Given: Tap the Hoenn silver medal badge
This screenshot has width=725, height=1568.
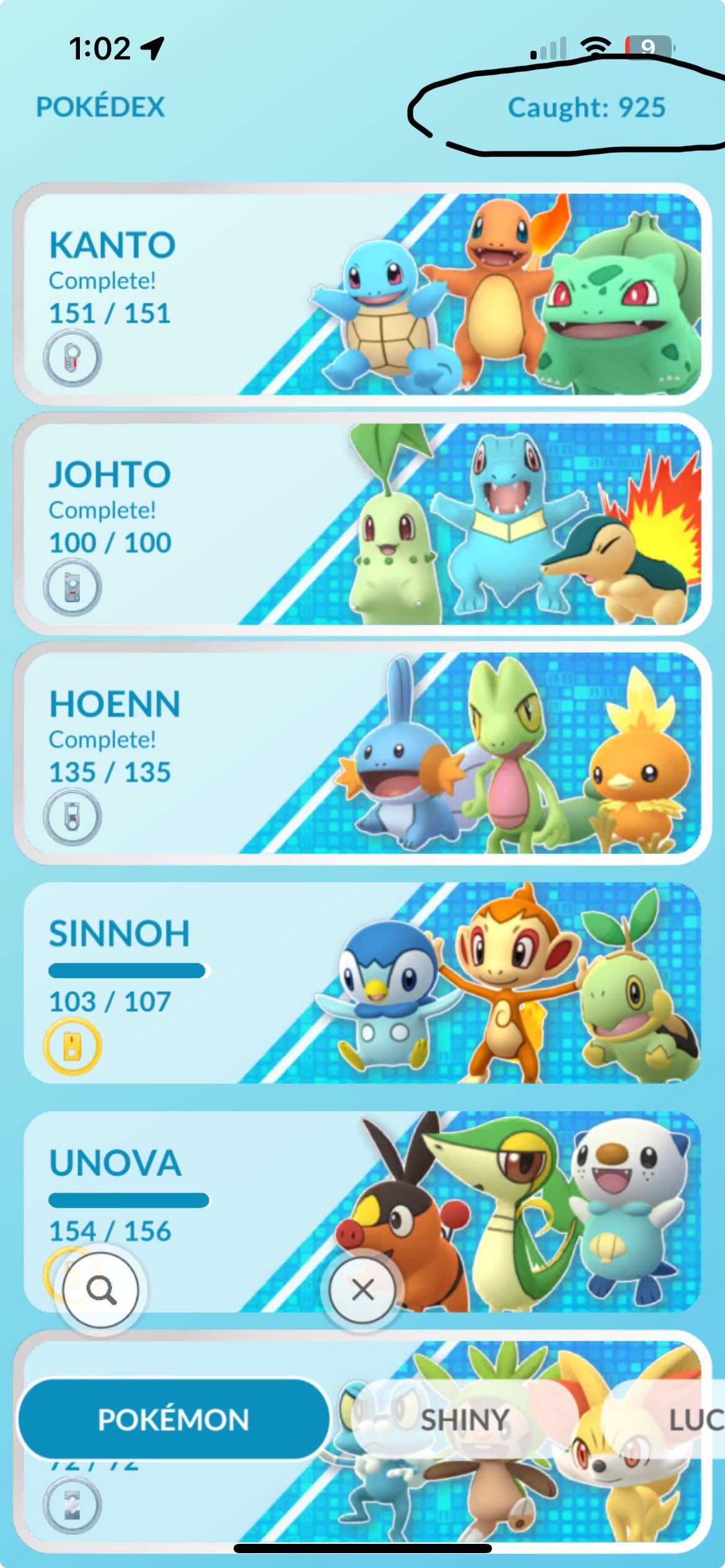Looking at the screenshot, I should tap(72, 817).
